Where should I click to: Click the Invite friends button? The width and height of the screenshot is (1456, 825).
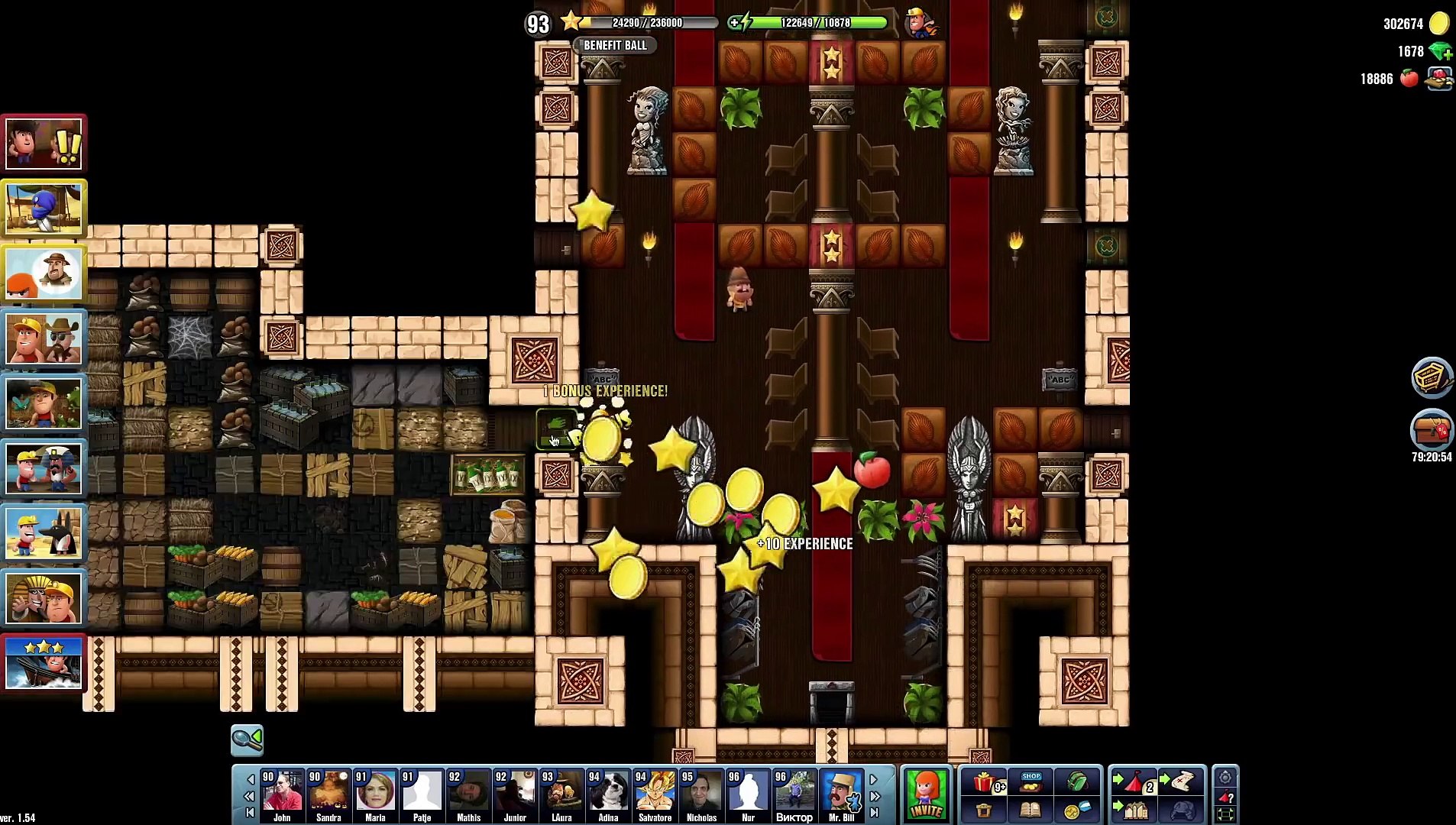(926, 794)
